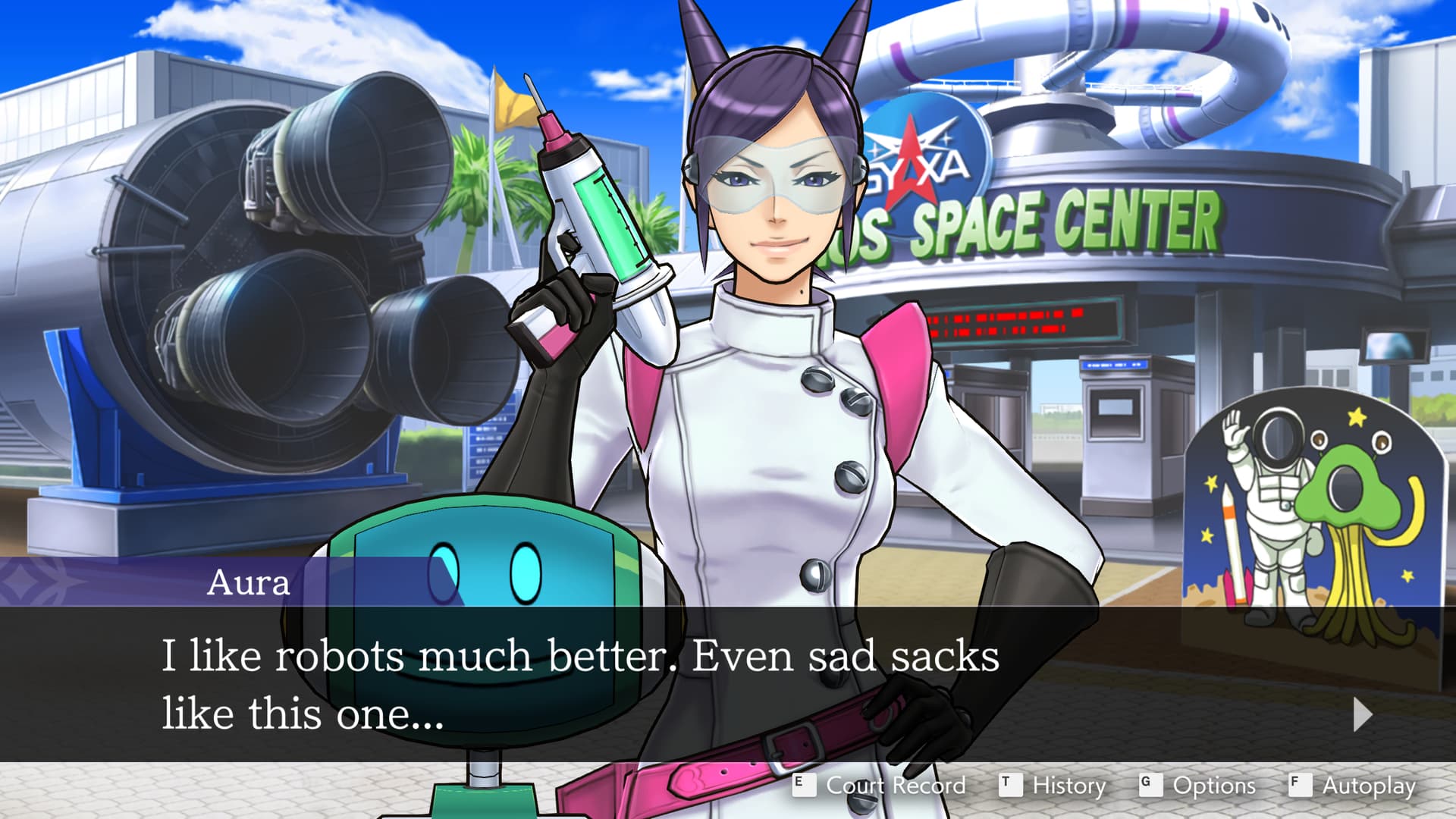
Task: Toggle Autoplay for dialogue
Action: click(1353, 785)
